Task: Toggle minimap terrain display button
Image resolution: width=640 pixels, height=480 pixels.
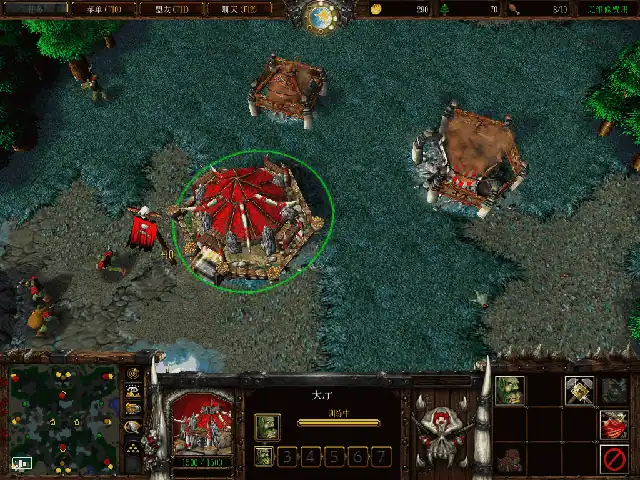Action: point(132,391)
